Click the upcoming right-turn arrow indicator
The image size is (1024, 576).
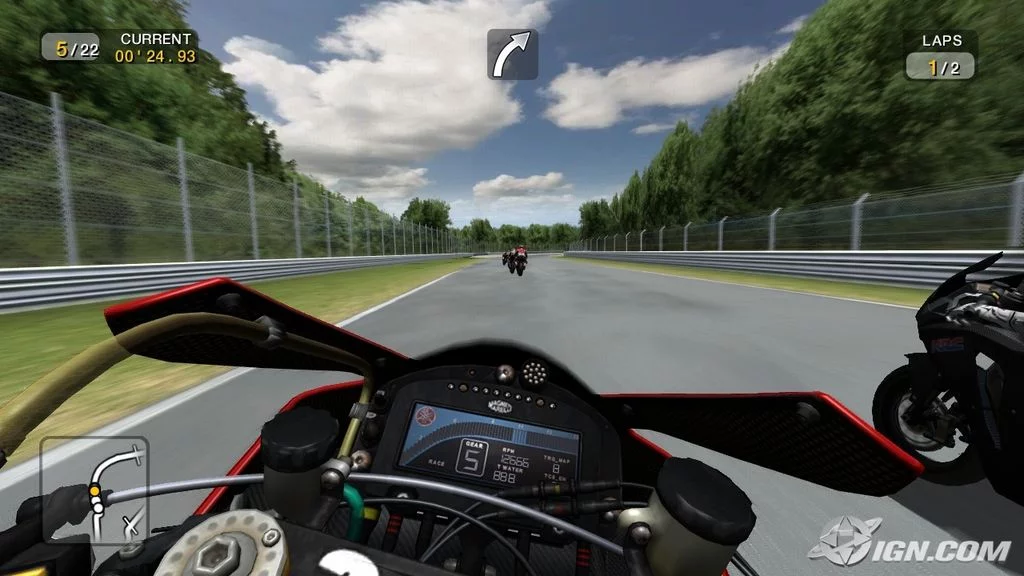[512, 54]
